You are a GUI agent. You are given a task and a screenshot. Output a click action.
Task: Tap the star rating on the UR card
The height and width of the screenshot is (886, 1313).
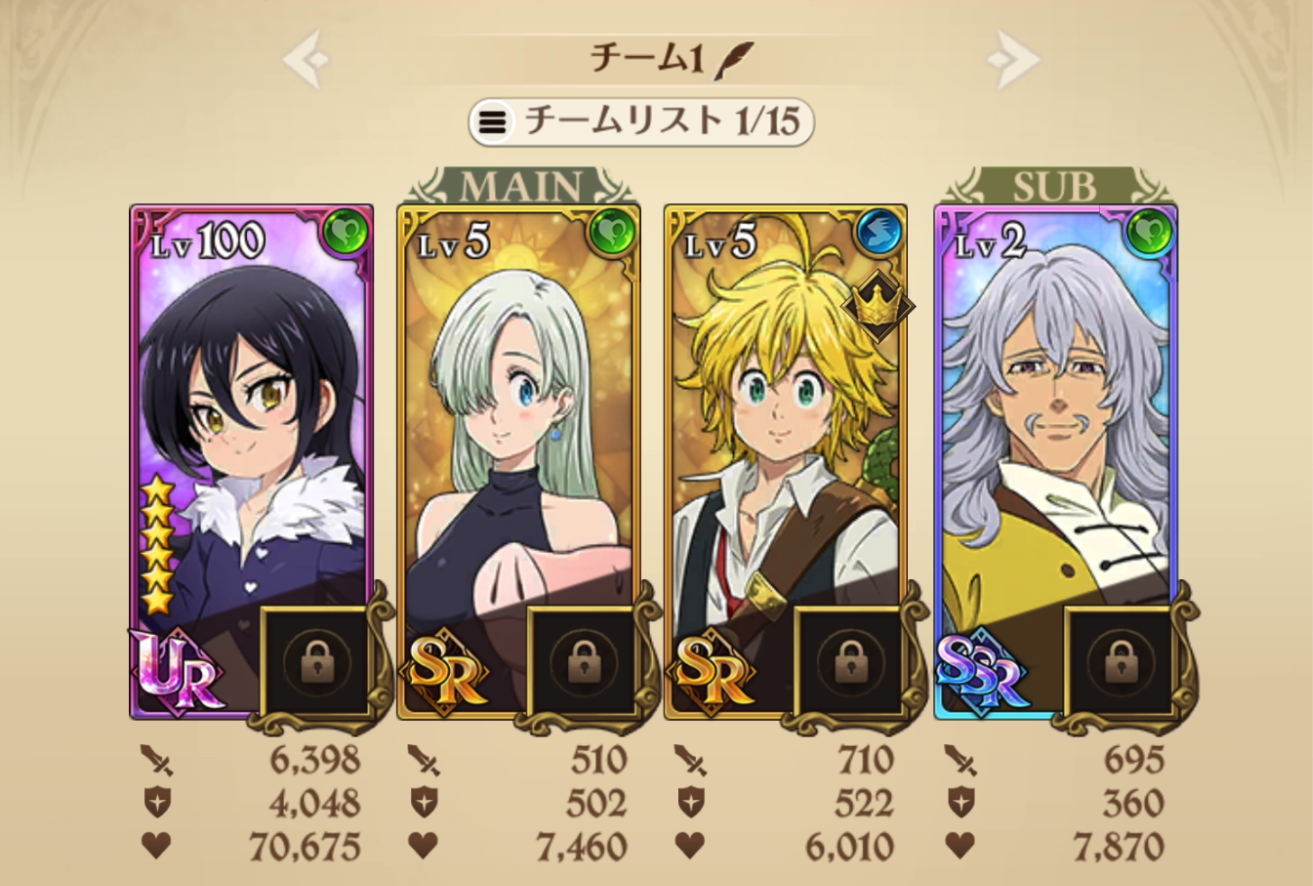click(x=159, y=545)
